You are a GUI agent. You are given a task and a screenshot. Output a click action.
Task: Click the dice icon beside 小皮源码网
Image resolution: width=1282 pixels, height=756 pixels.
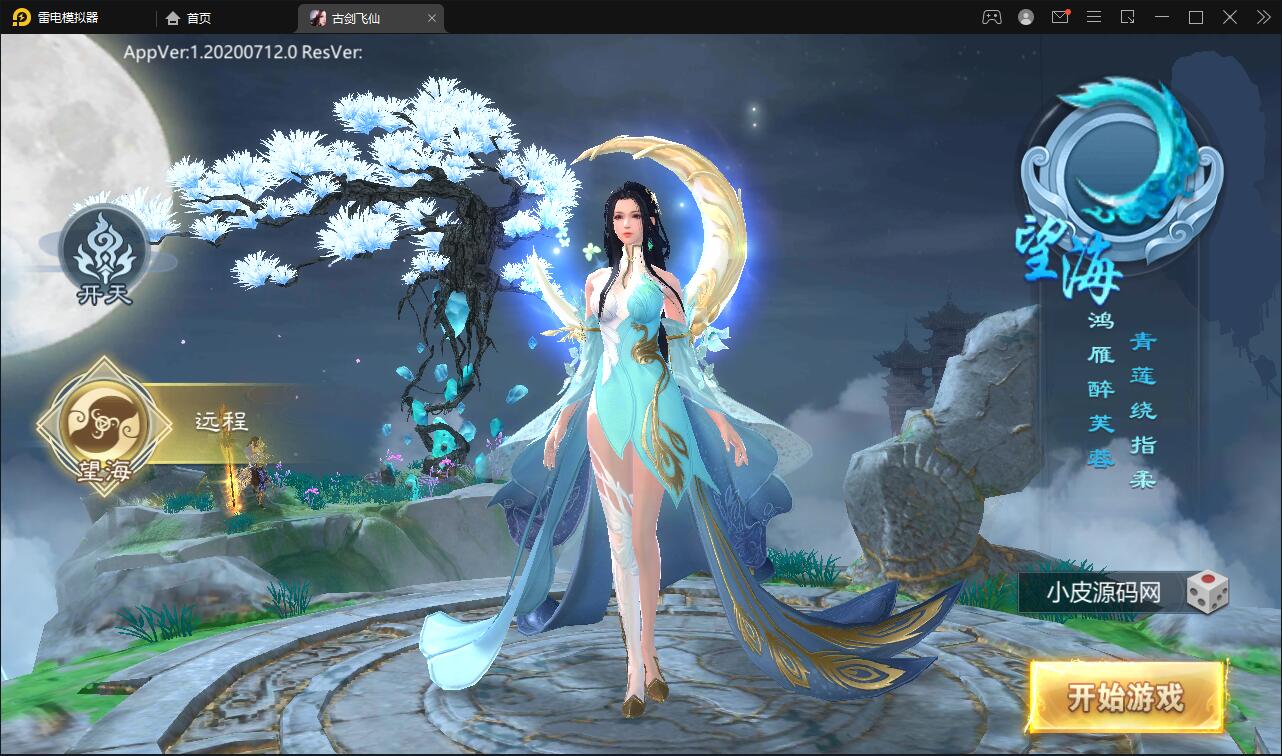[x=1207, y=592]
